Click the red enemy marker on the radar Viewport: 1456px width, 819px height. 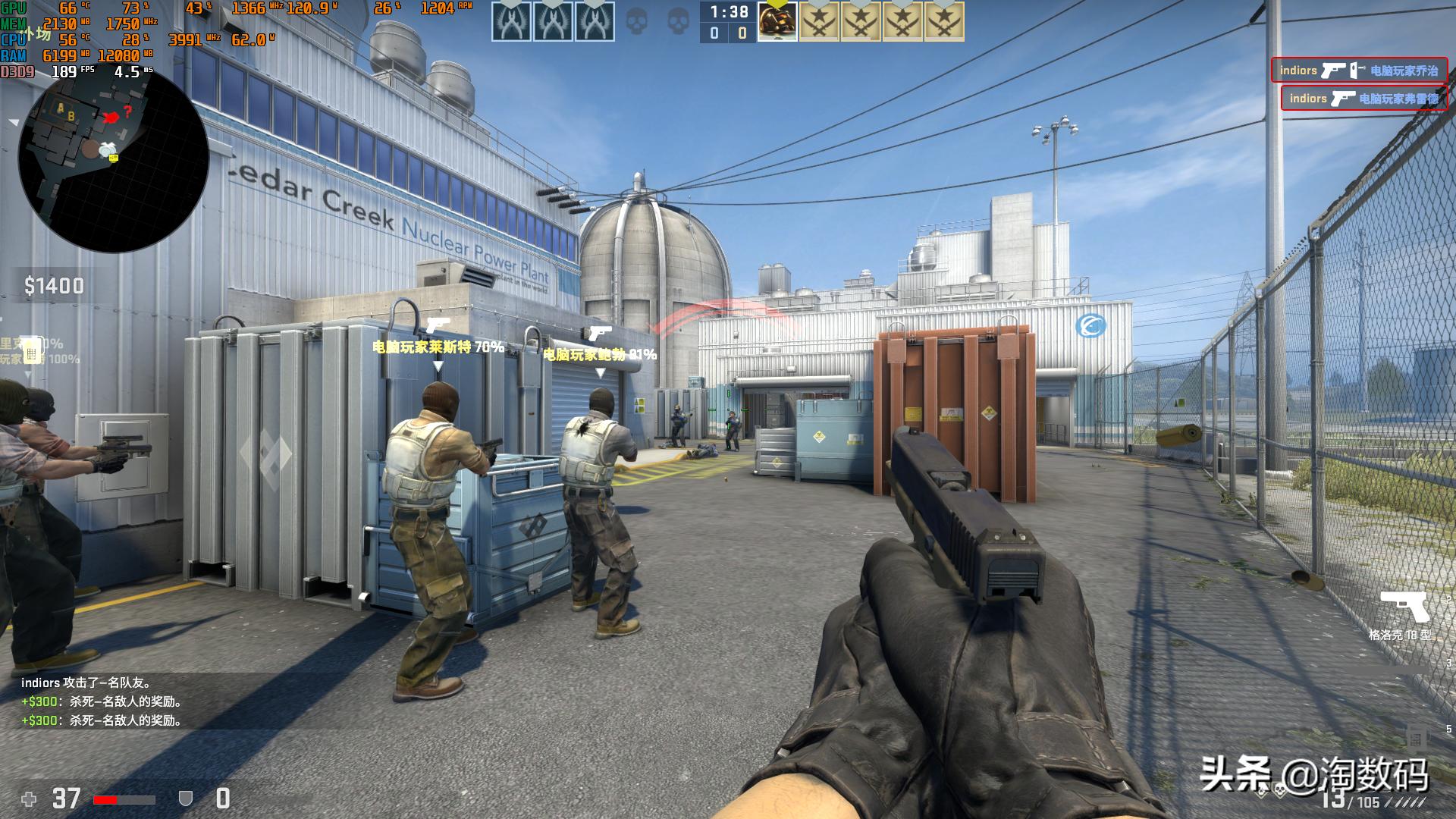point(112,117)
